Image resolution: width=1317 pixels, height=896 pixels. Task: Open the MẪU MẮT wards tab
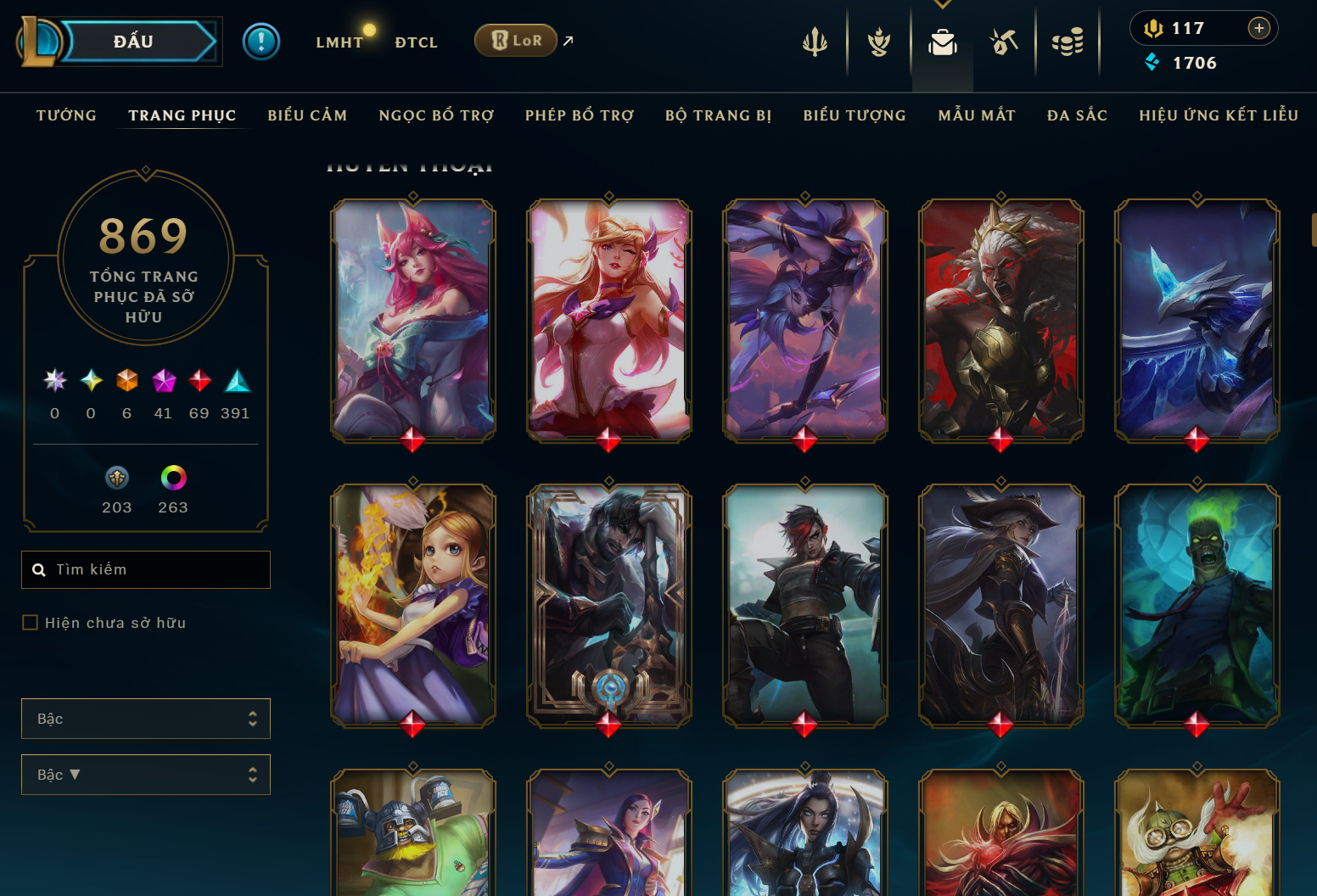tap(977, 115)
